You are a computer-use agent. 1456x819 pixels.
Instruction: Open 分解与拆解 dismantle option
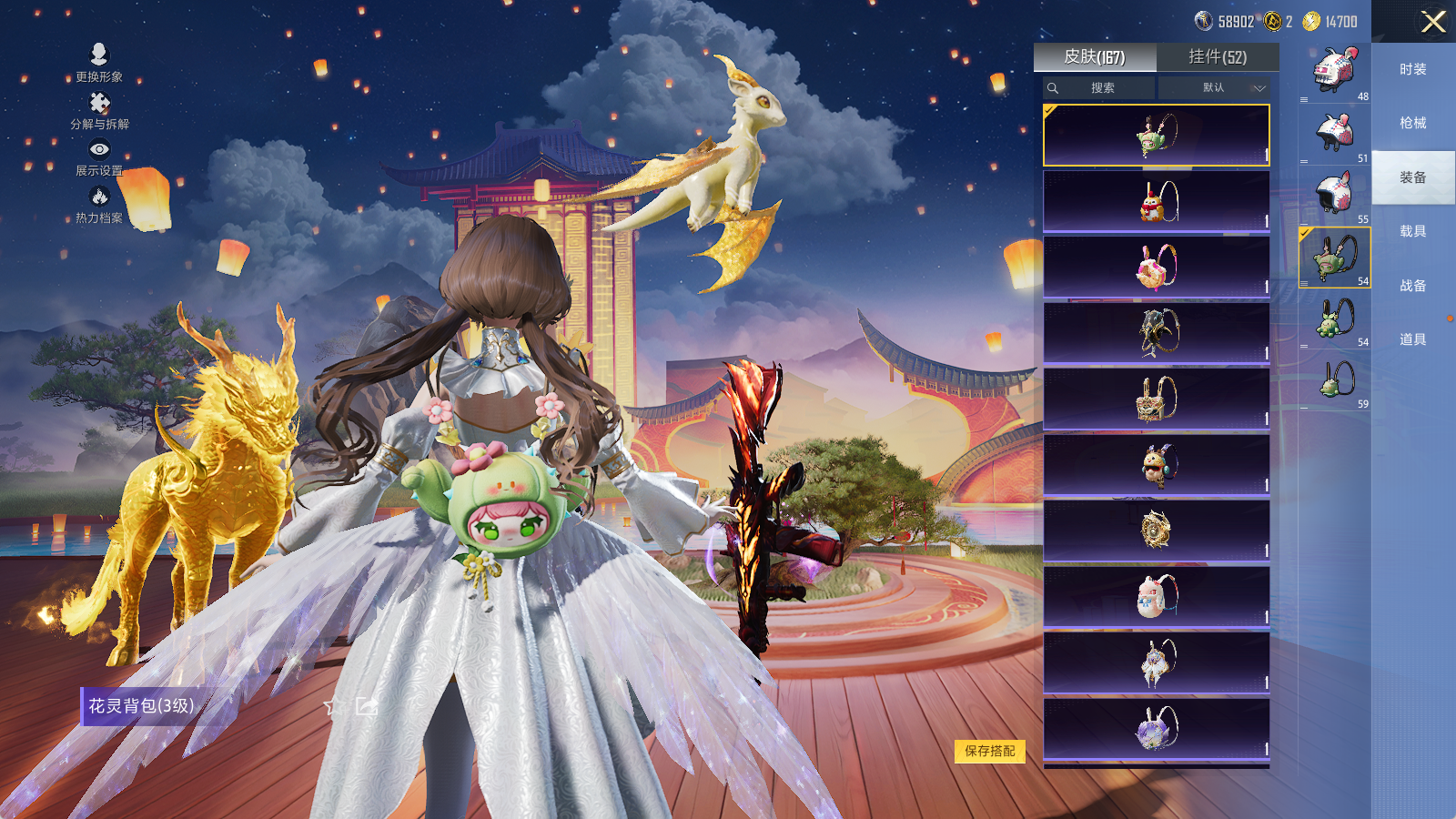(x=99, y=111)
